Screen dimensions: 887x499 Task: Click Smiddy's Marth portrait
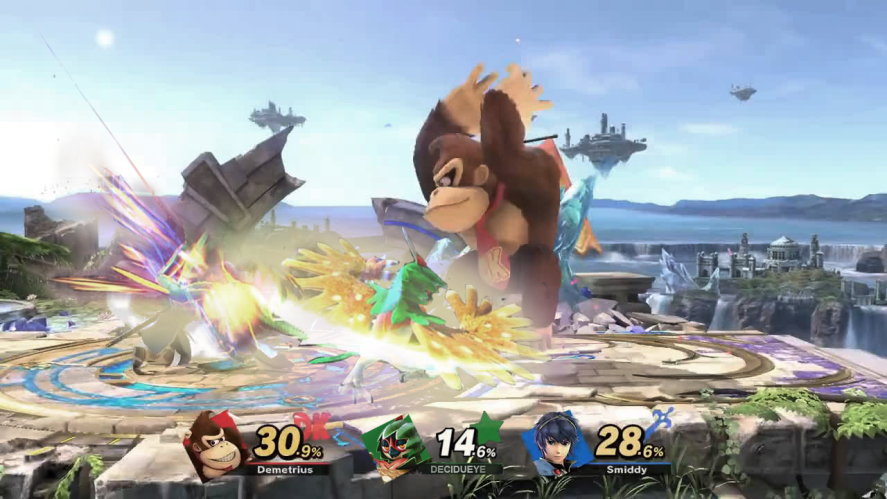(x=555, y=444)
